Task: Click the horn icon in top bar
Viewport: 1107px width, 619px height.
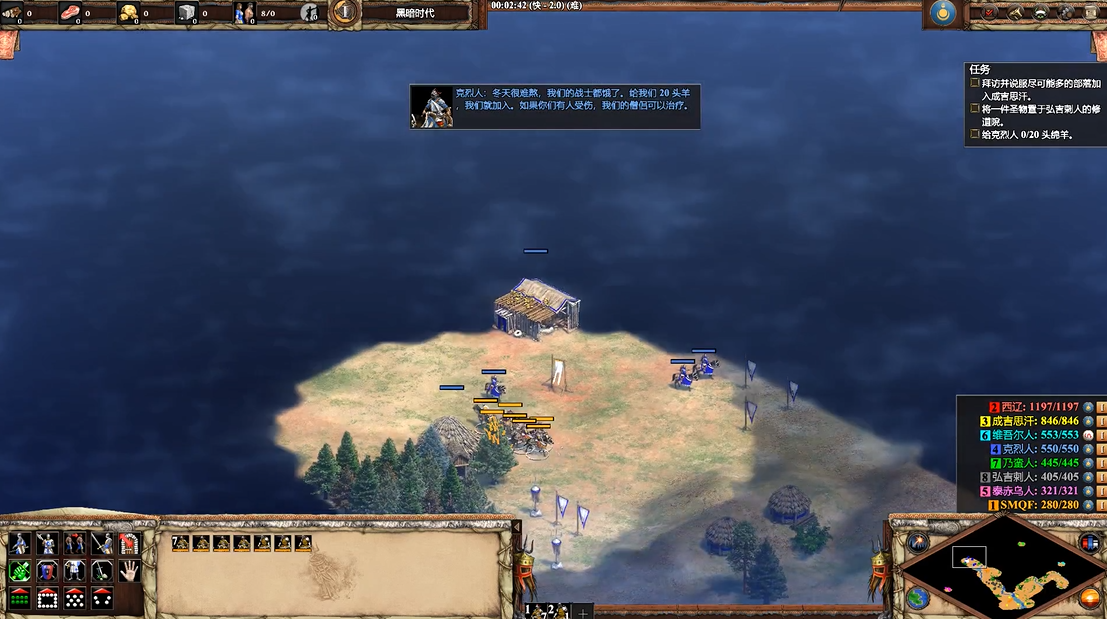Action: tap(1014, 13)
